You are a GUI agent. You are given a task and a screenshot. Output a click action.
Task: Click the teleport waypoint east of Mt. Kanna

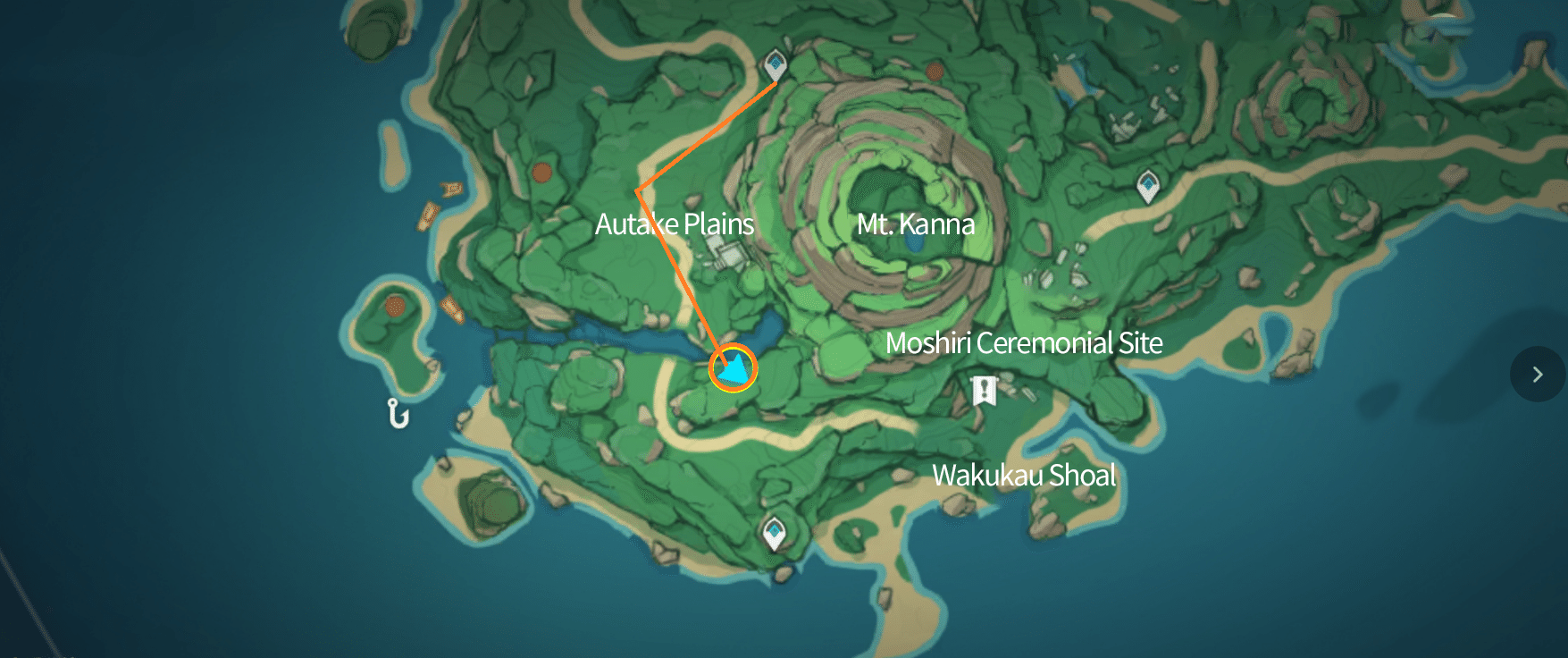[1148, 183]
